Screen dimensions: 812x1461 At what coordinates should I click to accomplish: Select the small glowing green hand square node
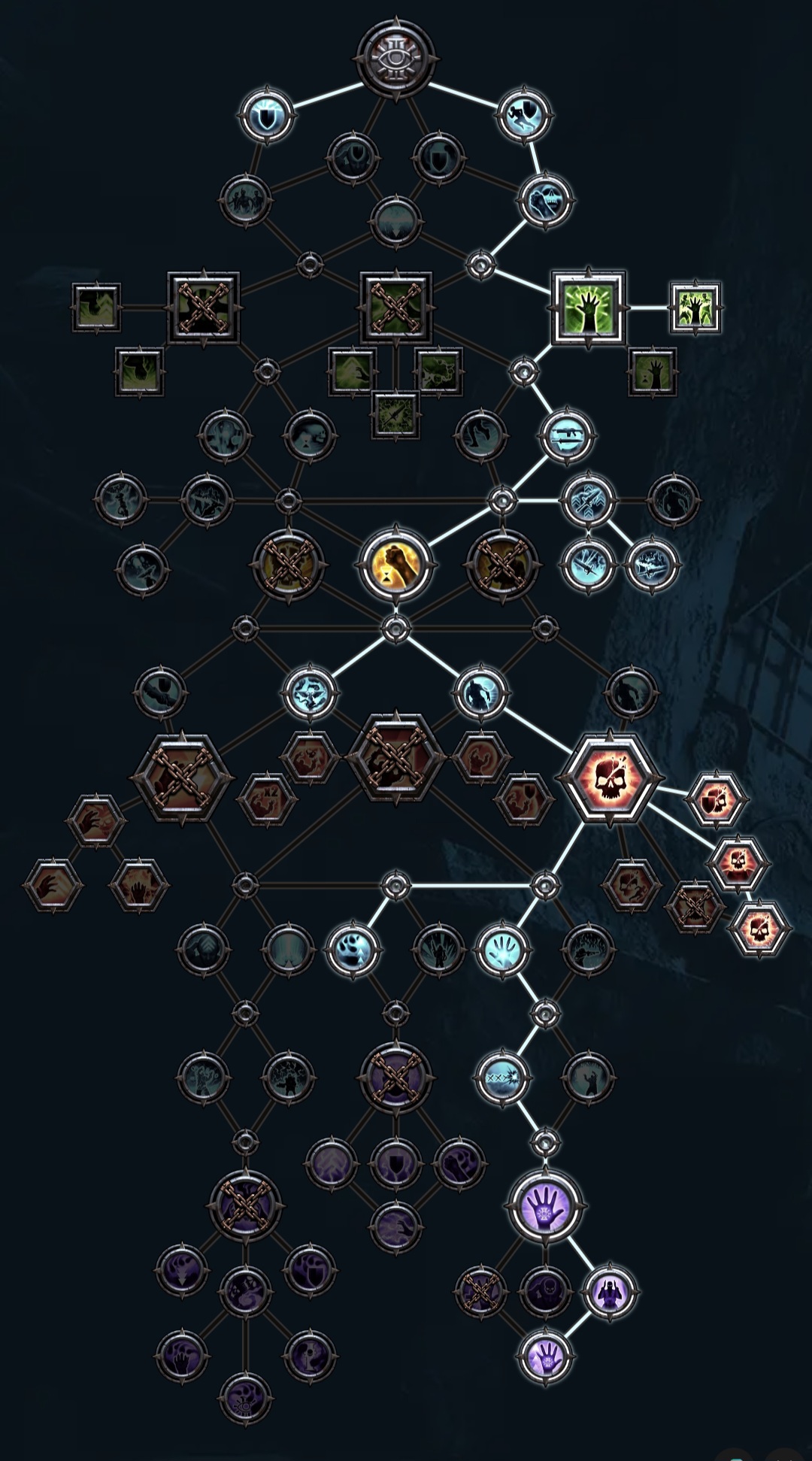pos(695,308)
